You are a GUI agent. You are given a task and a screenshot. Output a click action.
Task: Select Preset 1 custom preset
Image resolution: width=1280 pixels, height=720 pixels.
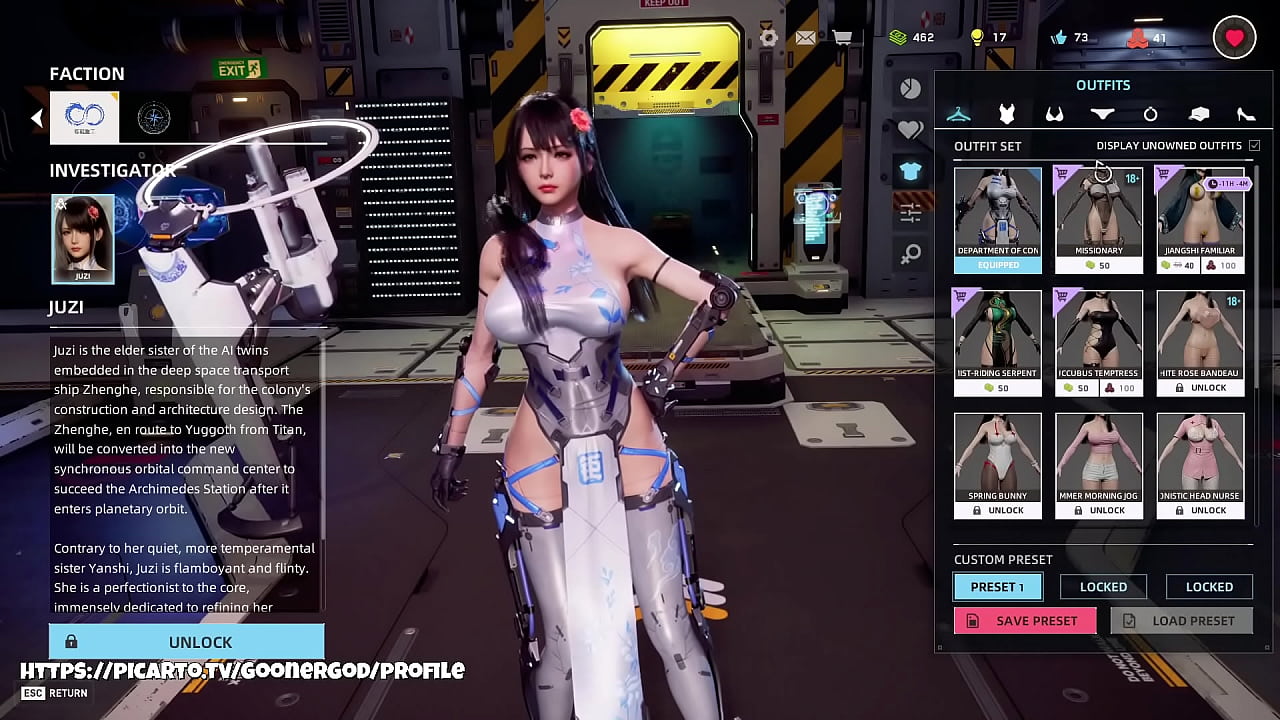pyautogui.click(x=997, y=587)
